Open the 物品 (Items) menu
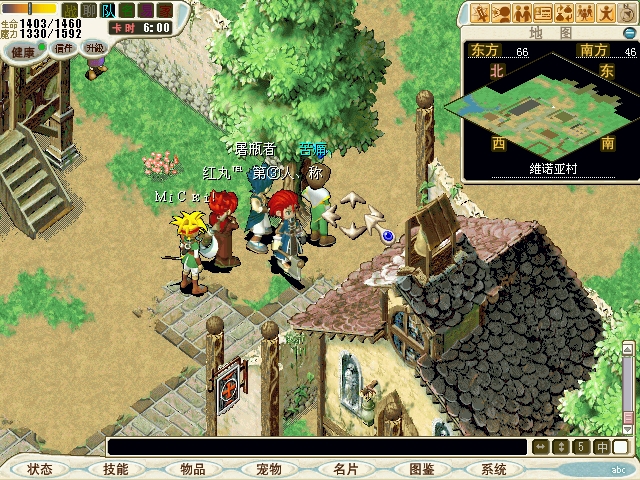Viewport: 640px width, 480px height. click(x=192, y=469)
